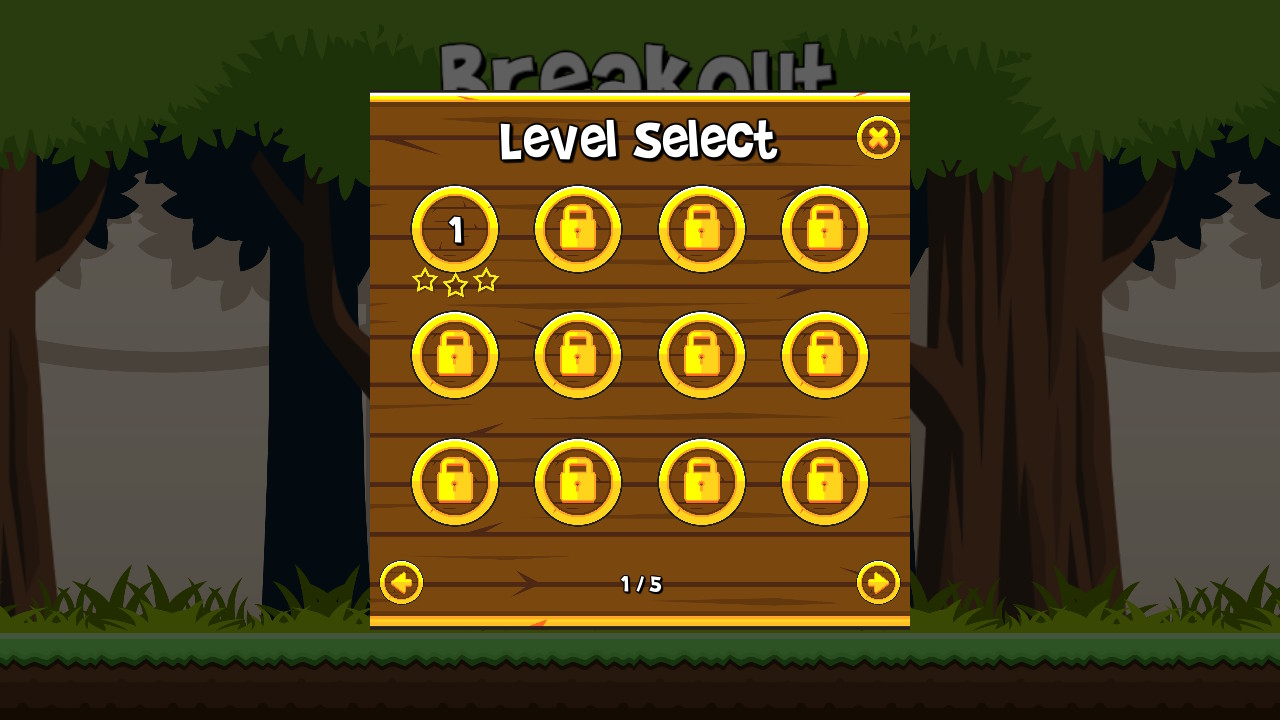Viewport: 1280px width, 720px height.
Task: Click the locked level in row 1, column 3
Action: point(702,228)
